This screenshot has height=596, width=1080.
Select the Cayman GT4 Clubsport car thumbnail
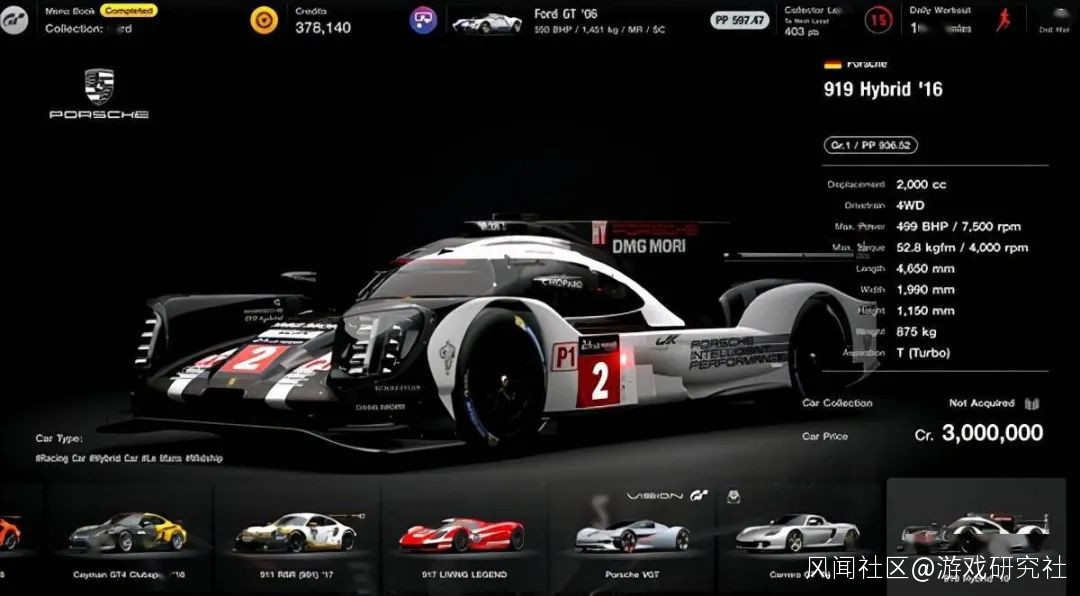[127, 534]
